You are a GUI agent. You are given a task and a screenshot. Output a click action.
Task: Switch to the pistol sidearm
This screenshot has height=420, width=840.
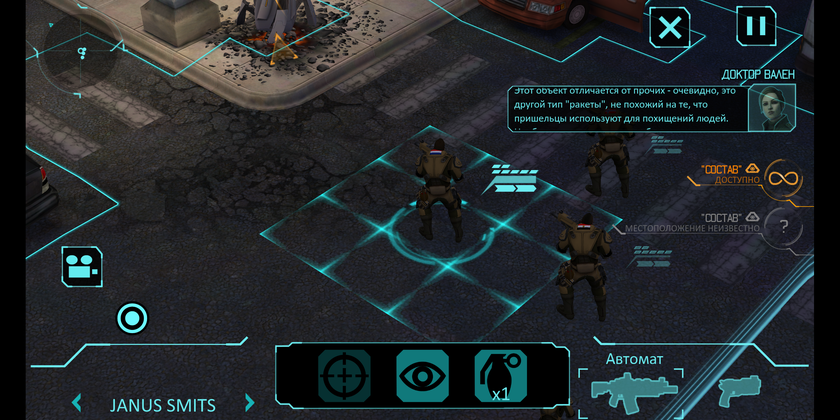tap(739, 388)
